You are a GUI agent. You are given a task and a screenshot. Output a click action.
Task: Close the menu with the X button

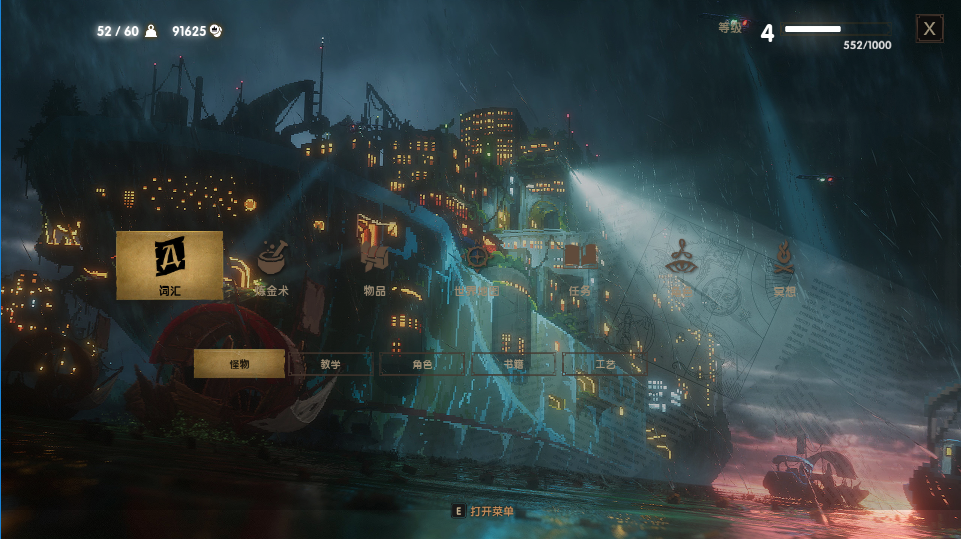click(930, 29)
